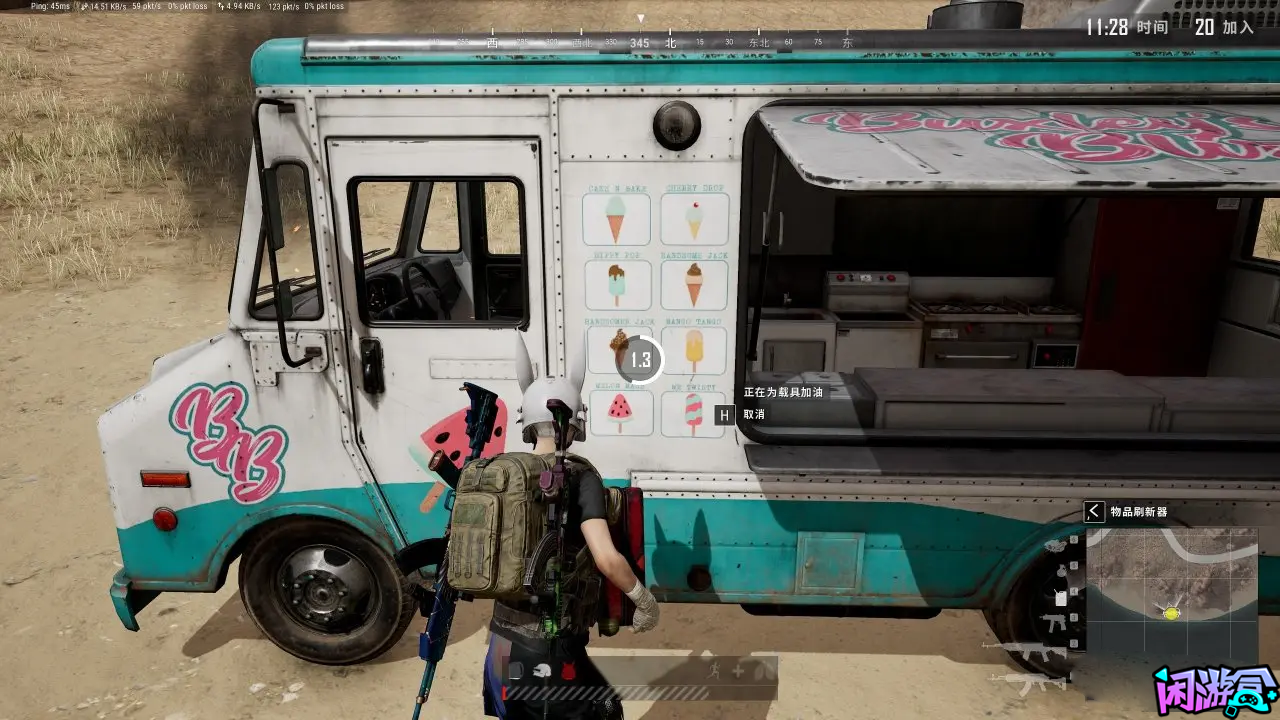The height and width of the screenshot is (720, 1280).
Task: Collapse the 物品刷新器 panel with its arrow
Action: (x=1092, y=513)
